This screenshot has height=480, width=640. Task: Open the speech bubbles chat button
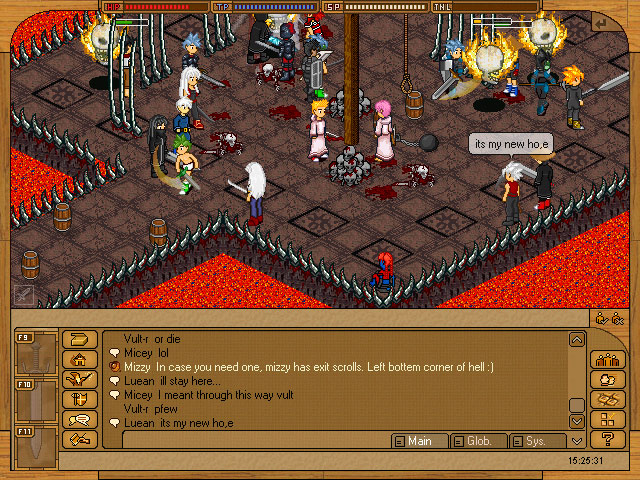tap(79, 420)
